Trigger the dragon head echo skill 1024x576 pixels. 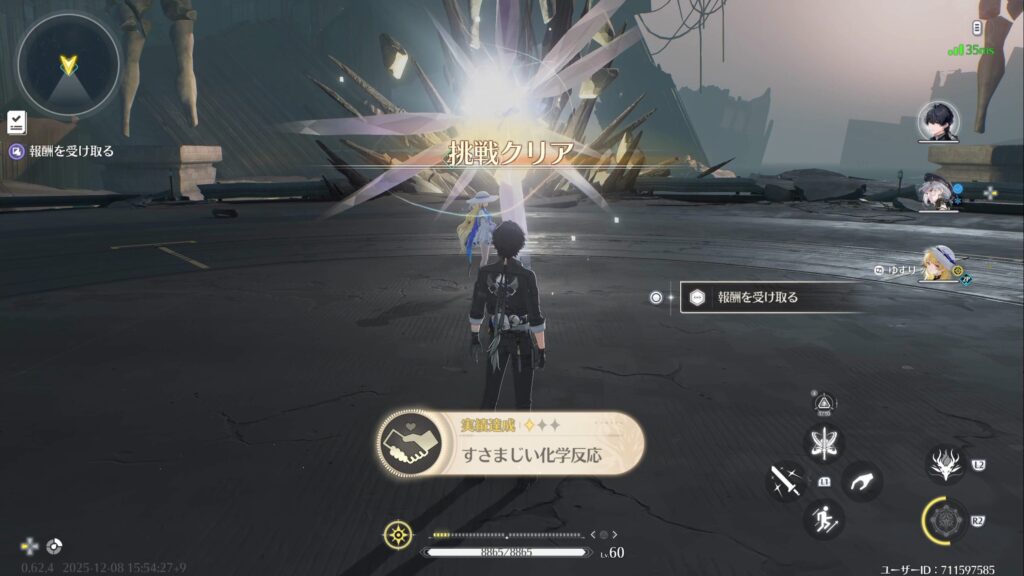[945, 465]
